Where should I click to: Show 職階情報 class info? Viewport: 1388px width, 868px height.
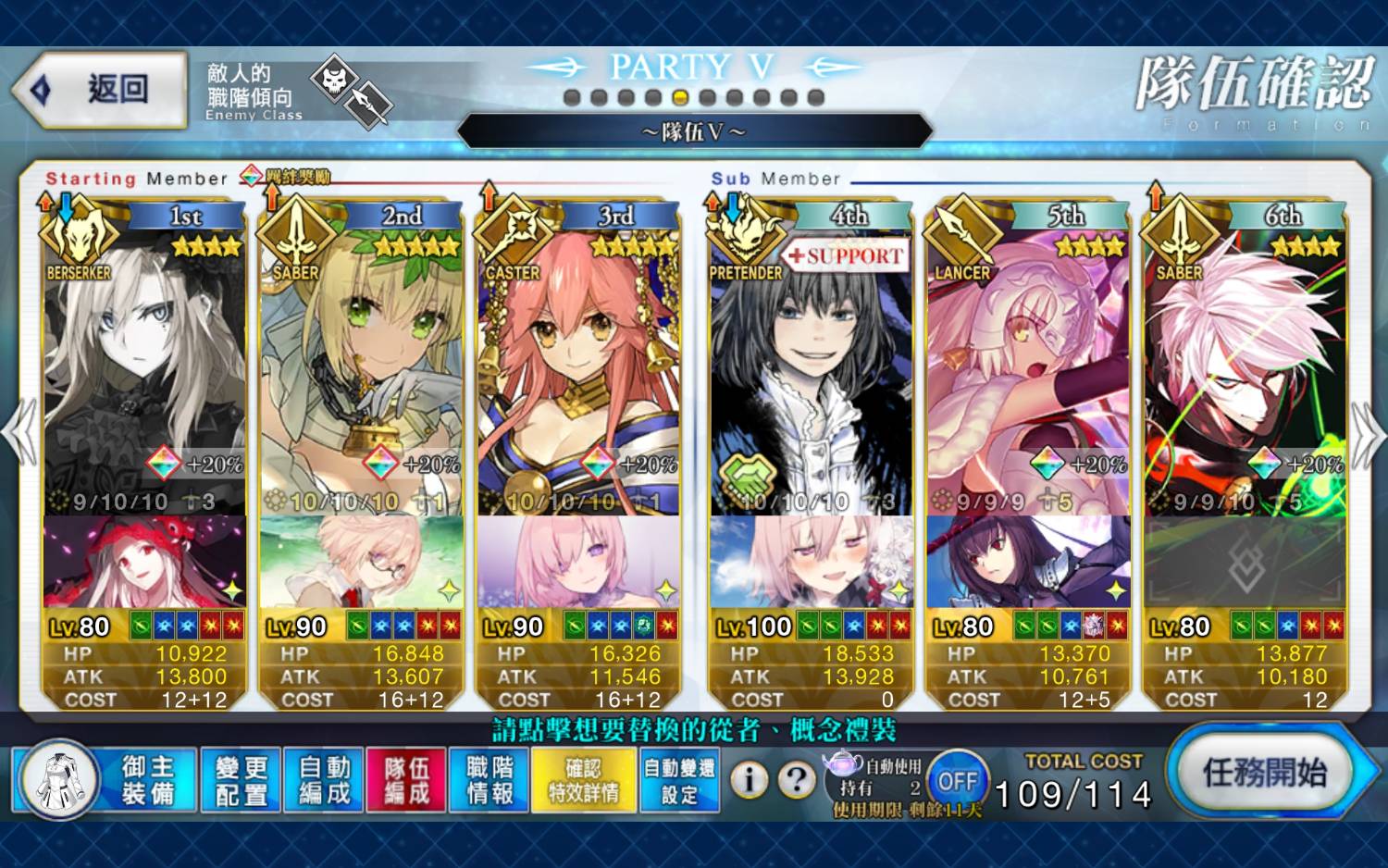tap(490, 780)
